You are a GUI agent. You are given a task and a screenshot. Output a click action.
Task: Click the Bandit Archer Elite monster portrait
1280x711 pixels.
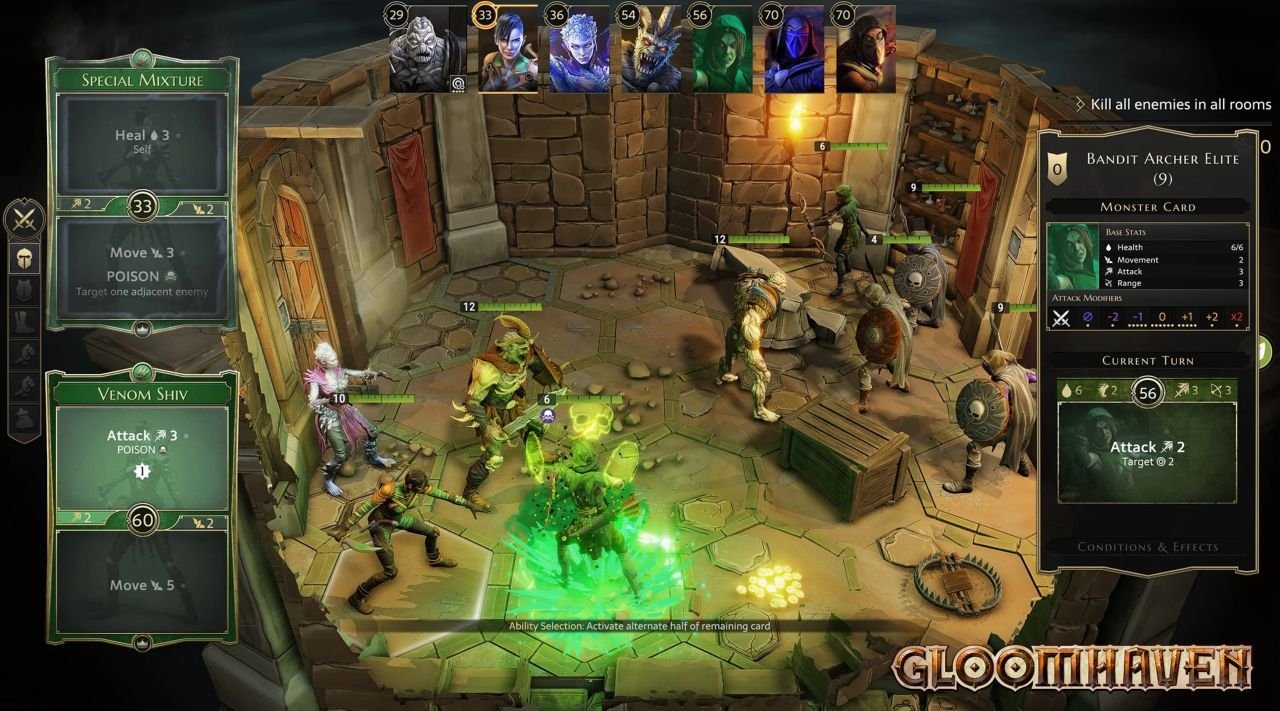1073,256
